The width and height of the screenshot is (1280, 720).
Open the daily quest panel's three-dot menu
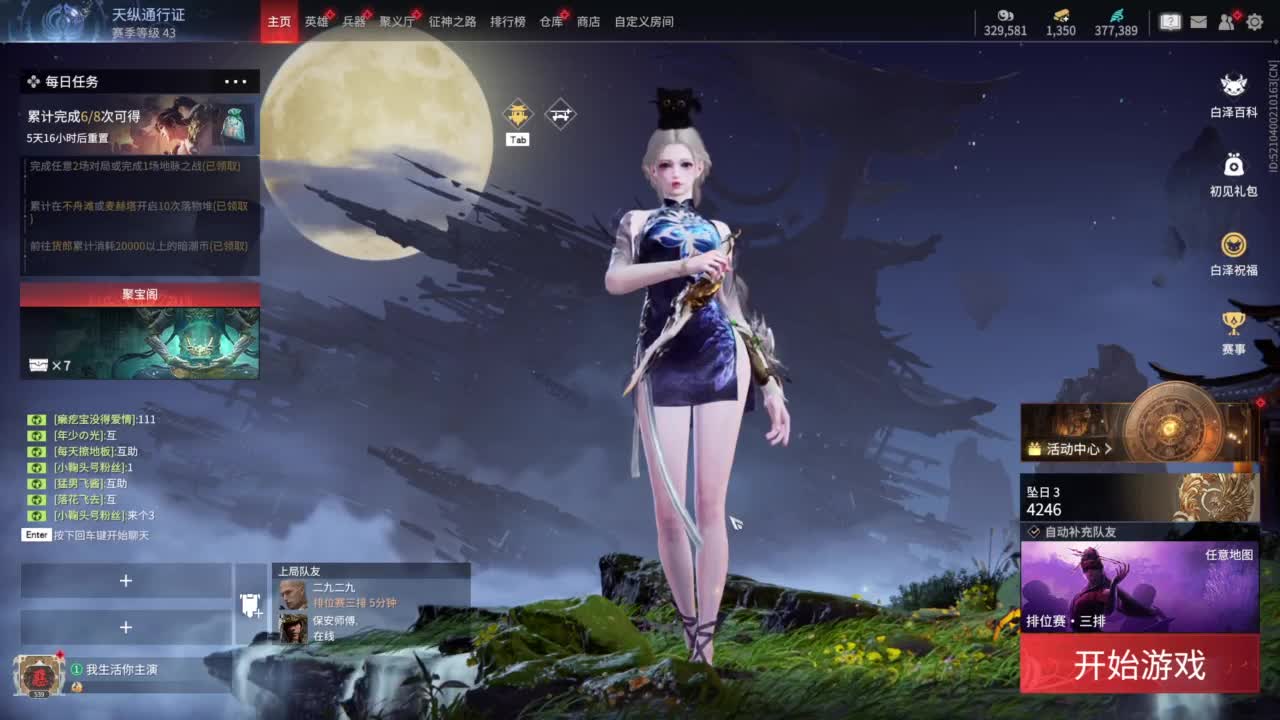pyautogui.click(x=236, y=81)
